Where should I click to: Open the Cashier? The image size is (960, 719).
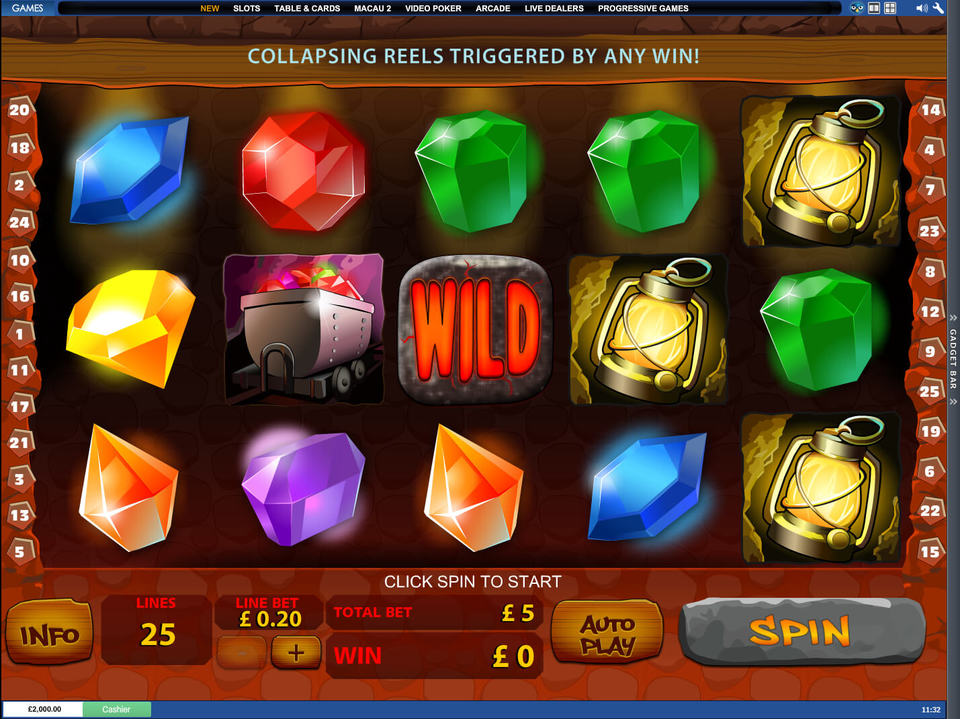(x=115, y=709)
